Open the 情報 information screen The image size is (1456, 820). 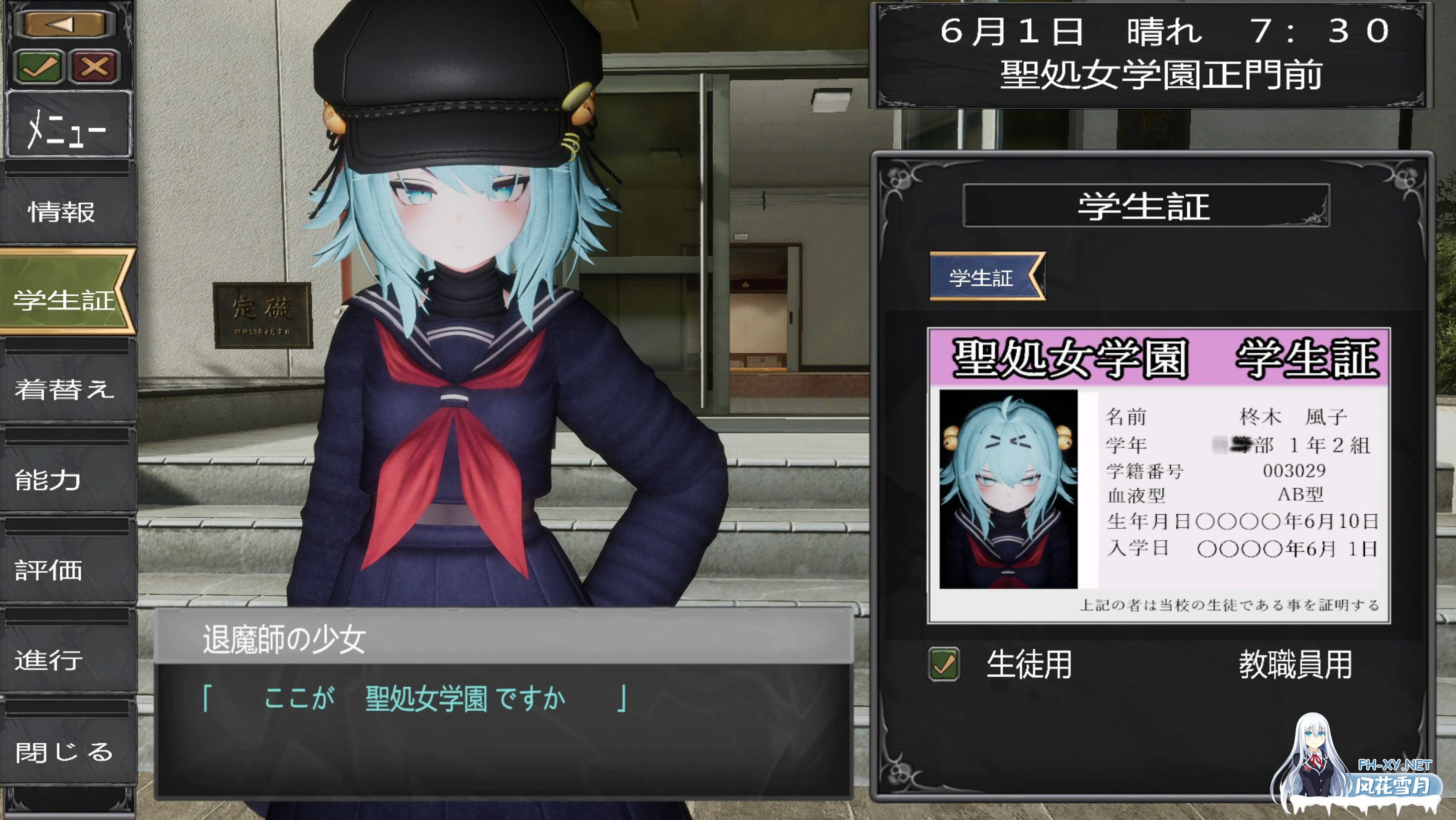(63, 212)
